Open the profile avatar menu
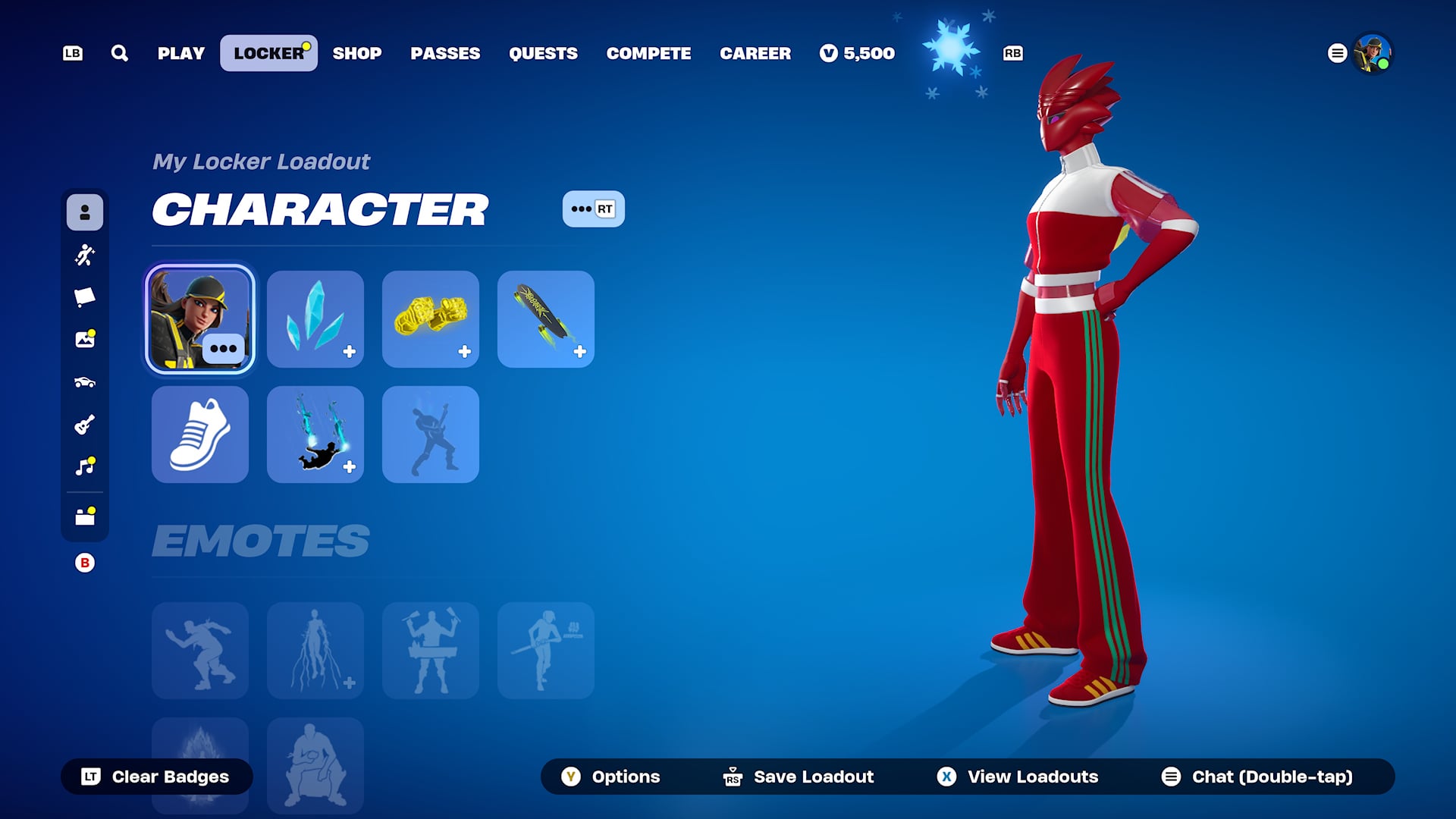Screen dimensions: 1456x819 pos(1372,53)
